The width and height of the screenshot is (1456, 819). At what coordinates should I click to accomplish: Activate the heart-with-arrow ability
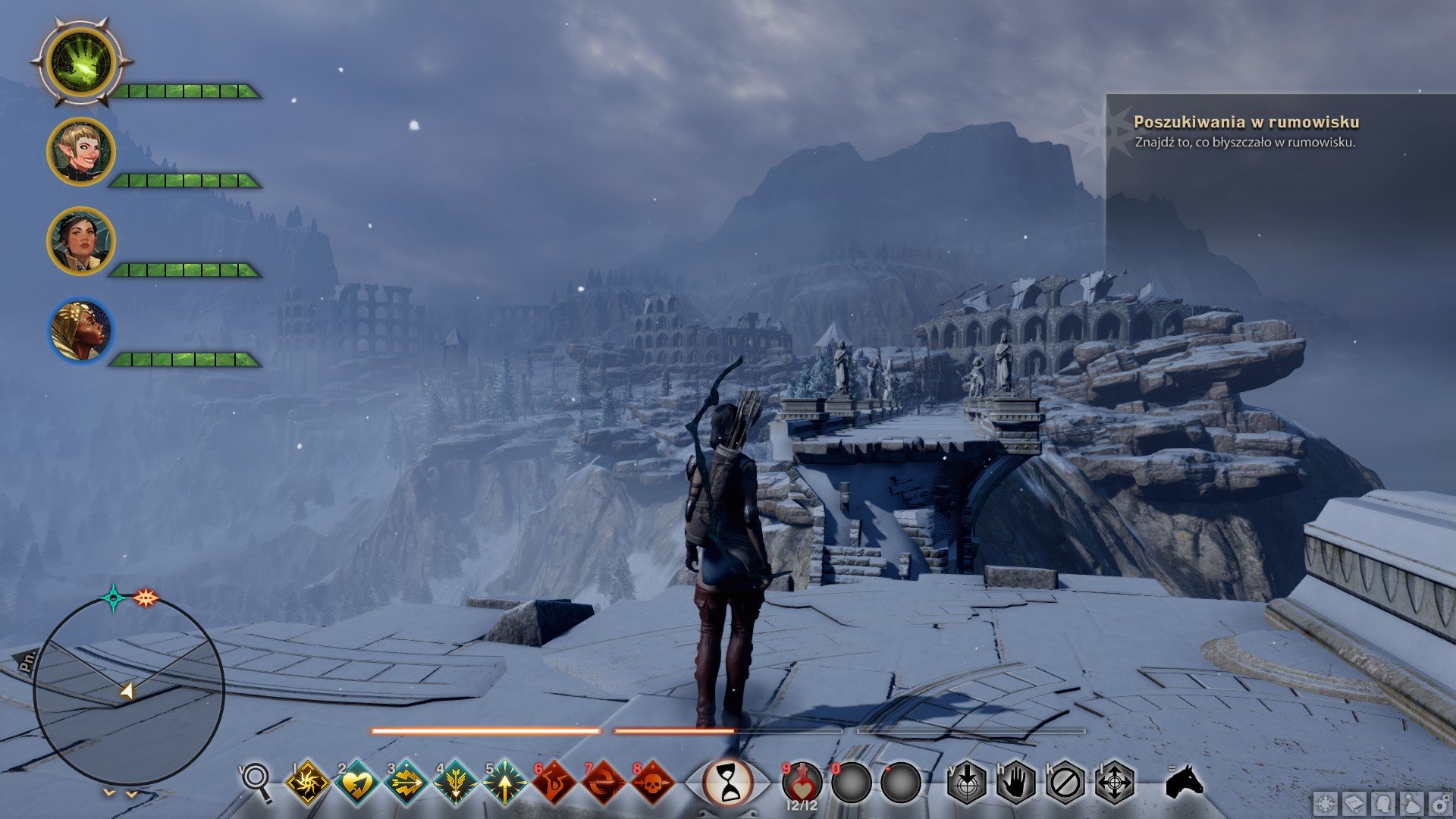[357, 782]
